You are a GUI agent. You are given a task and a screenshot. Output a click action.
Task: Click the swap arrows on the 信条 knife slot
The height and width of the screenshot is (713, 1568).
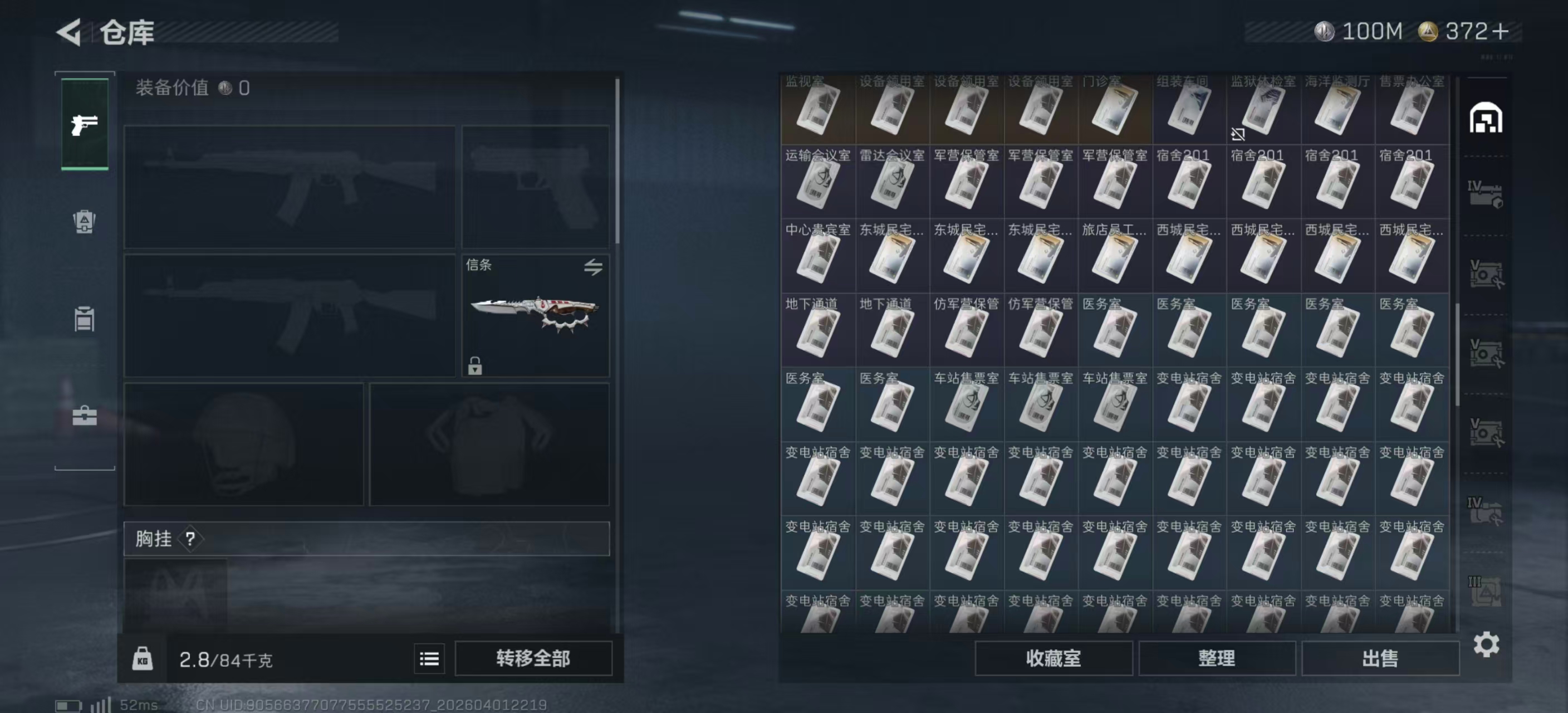(x=595, y=268)
